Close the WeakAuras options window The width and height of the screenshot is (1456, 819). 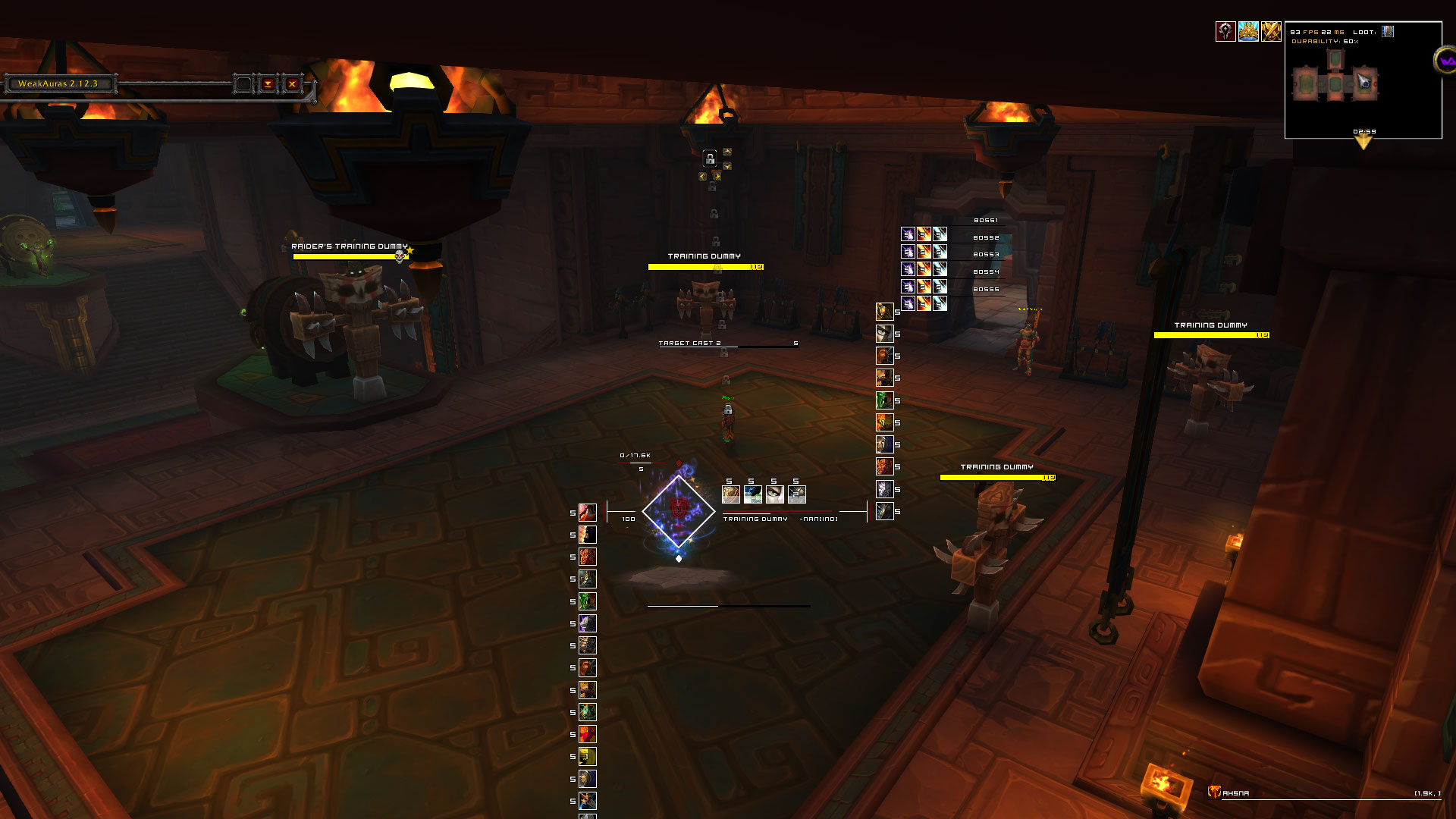(292, 84)
